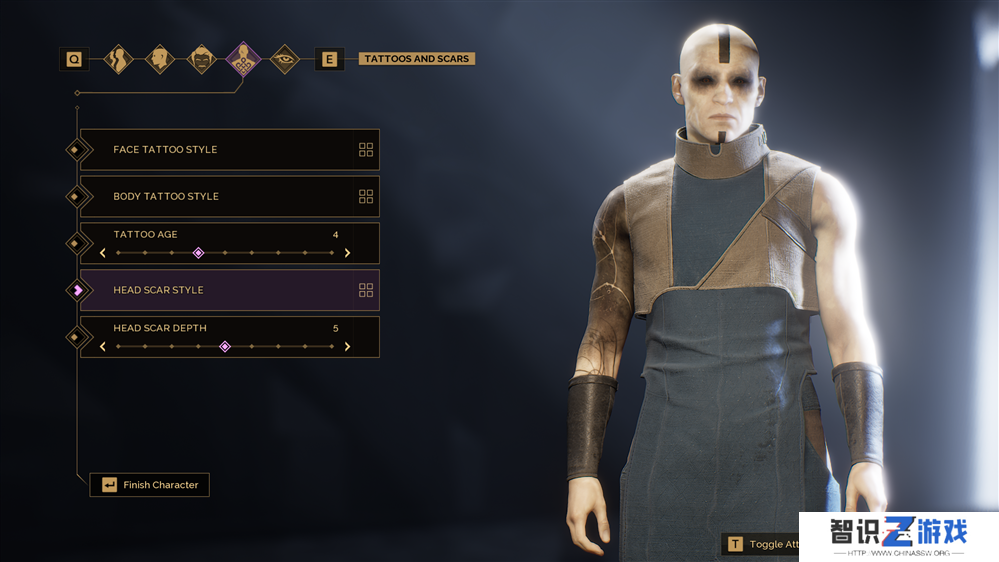Raise Head Scar Depth with the right arrow
Image resolution: width=999 pixels, height=562 pixels.
[x=347, y=347]
